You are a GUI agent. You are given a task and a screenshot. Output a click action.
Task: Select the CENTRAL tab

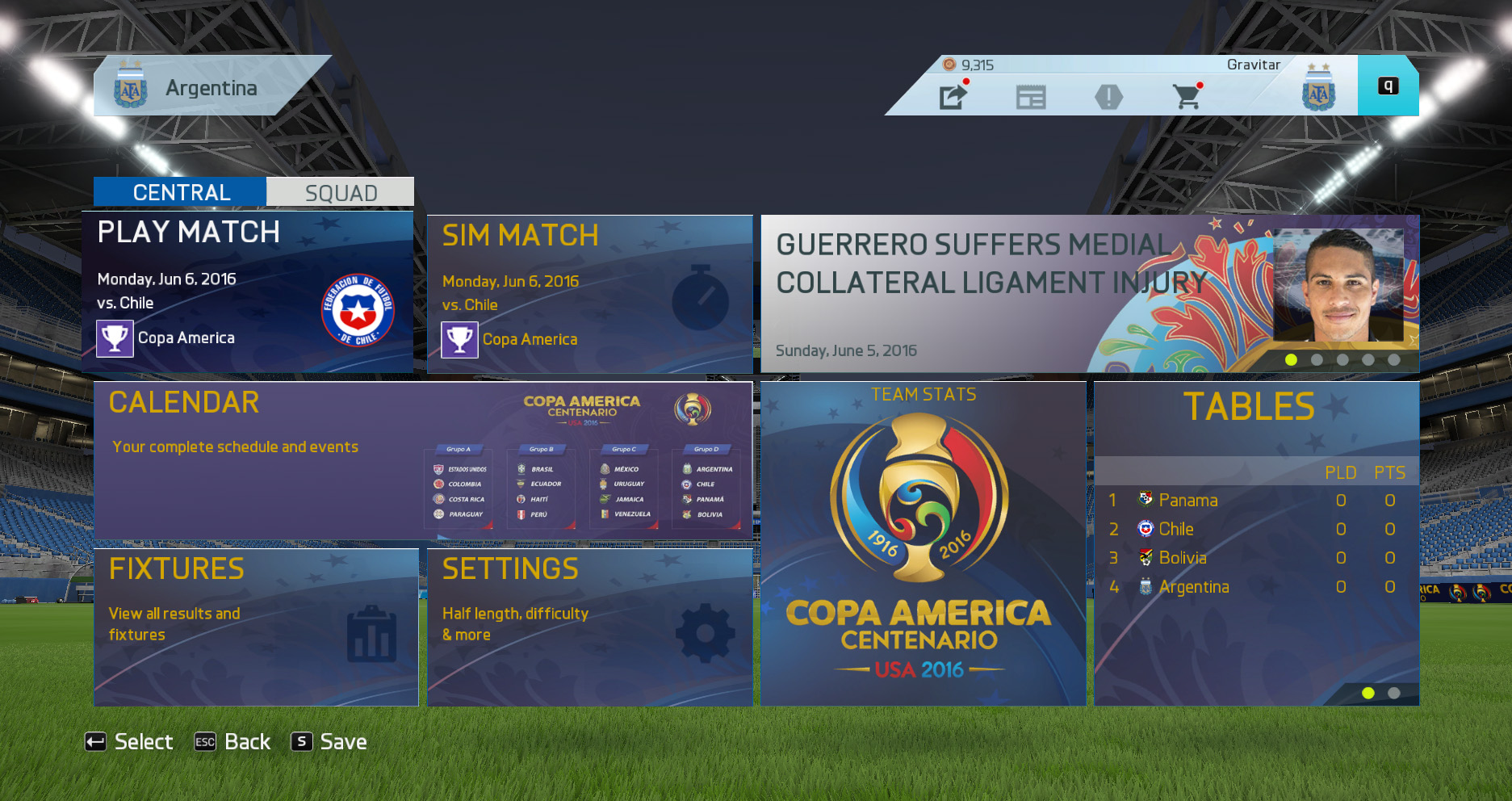pos(181,192)
